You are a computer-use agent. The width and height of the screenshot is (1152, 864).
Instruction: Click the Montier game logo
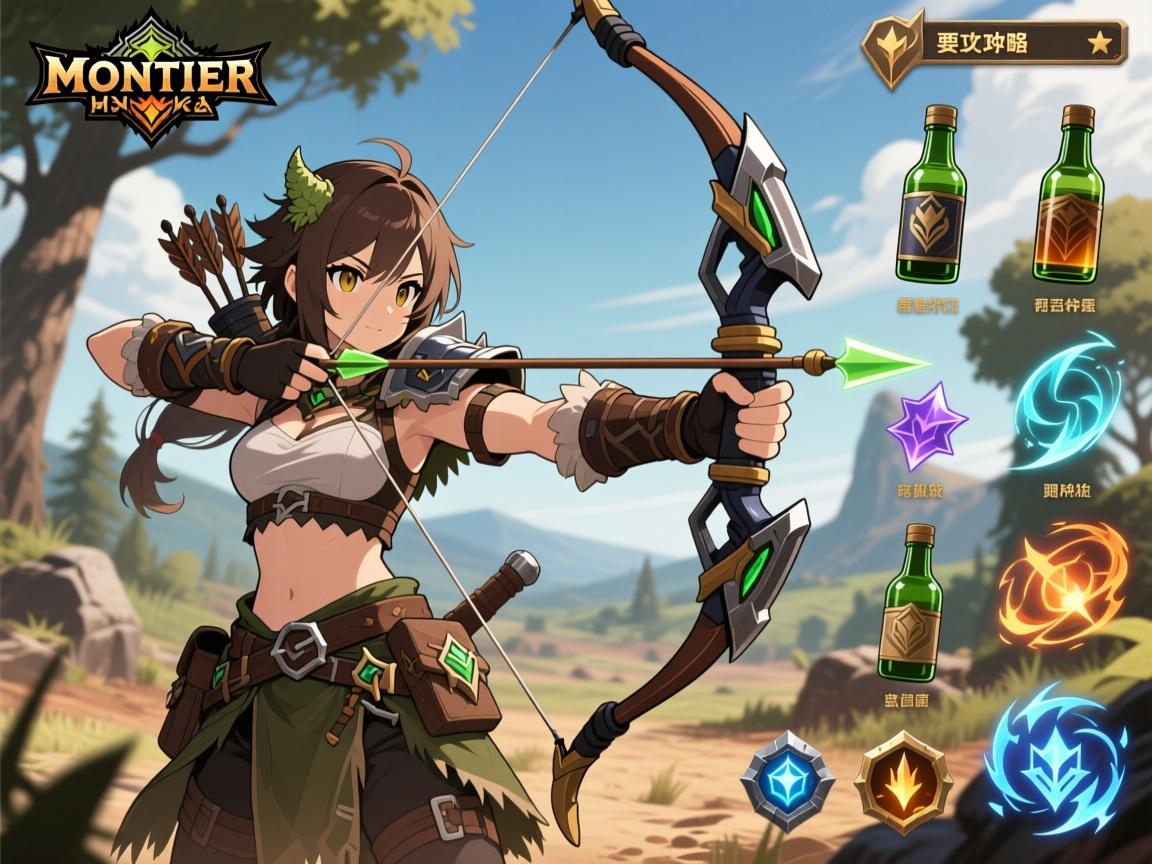tap(150, 78)
